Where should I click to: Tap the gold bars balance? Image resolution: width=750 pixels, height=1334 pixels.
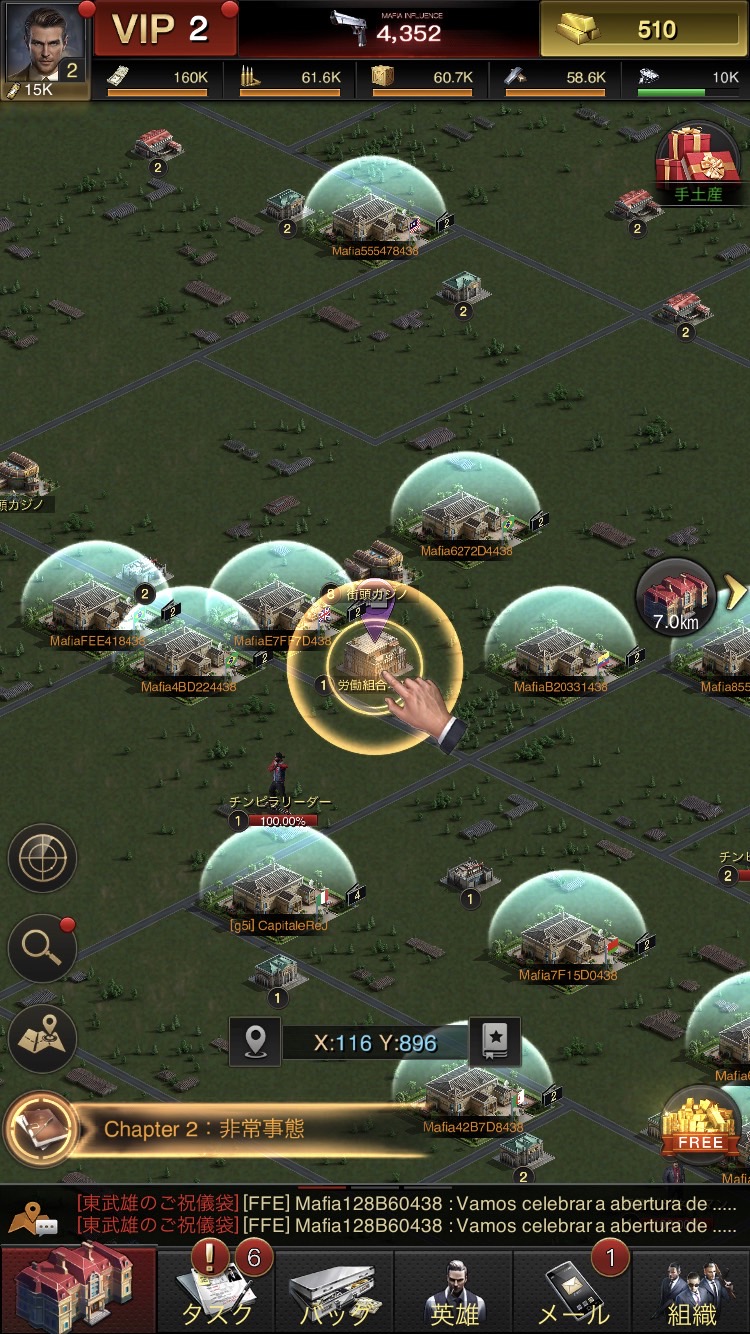pos(643,29)
